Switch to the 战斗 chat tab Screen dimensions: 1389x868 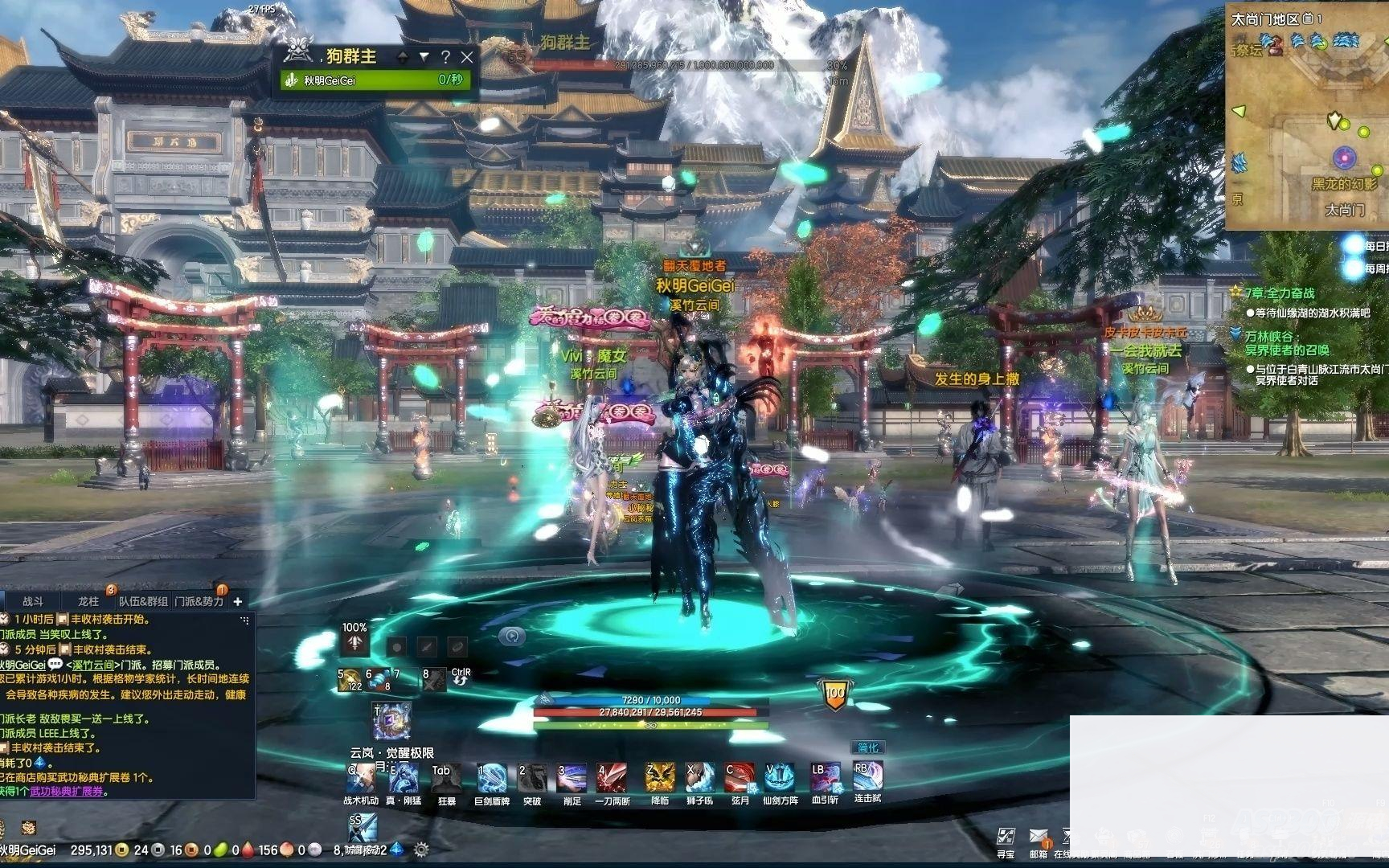(33, 601)
